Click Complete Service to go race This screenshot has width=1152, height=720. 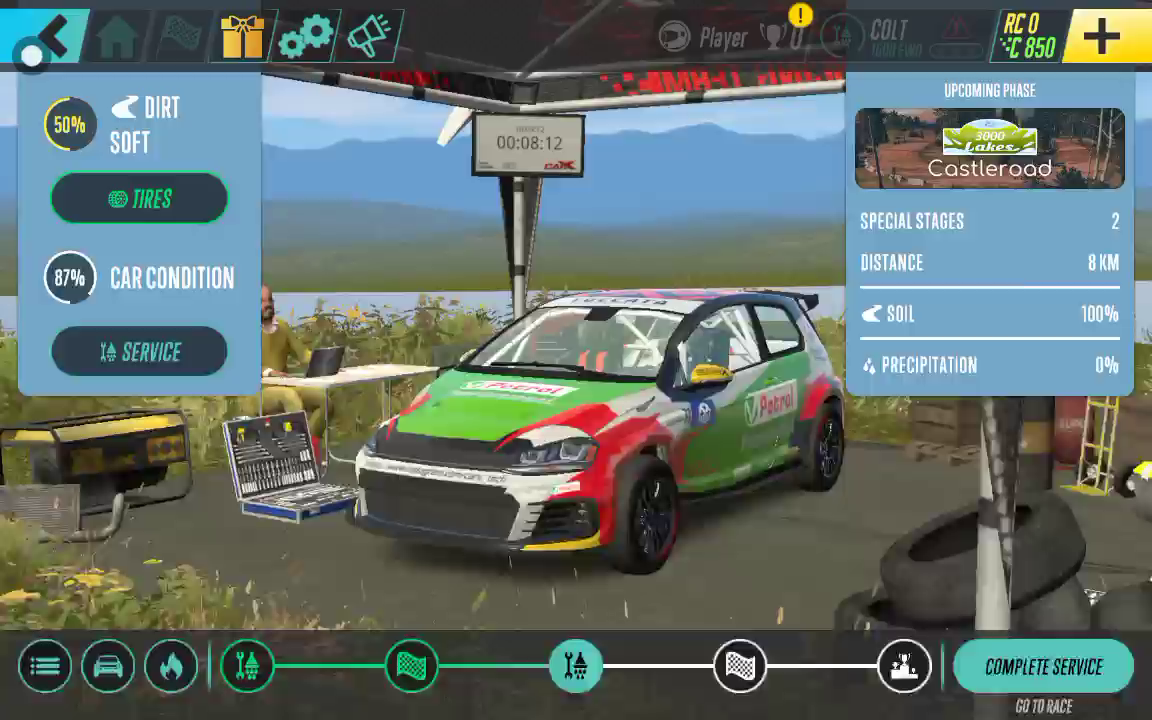[x=1043, y=667]
